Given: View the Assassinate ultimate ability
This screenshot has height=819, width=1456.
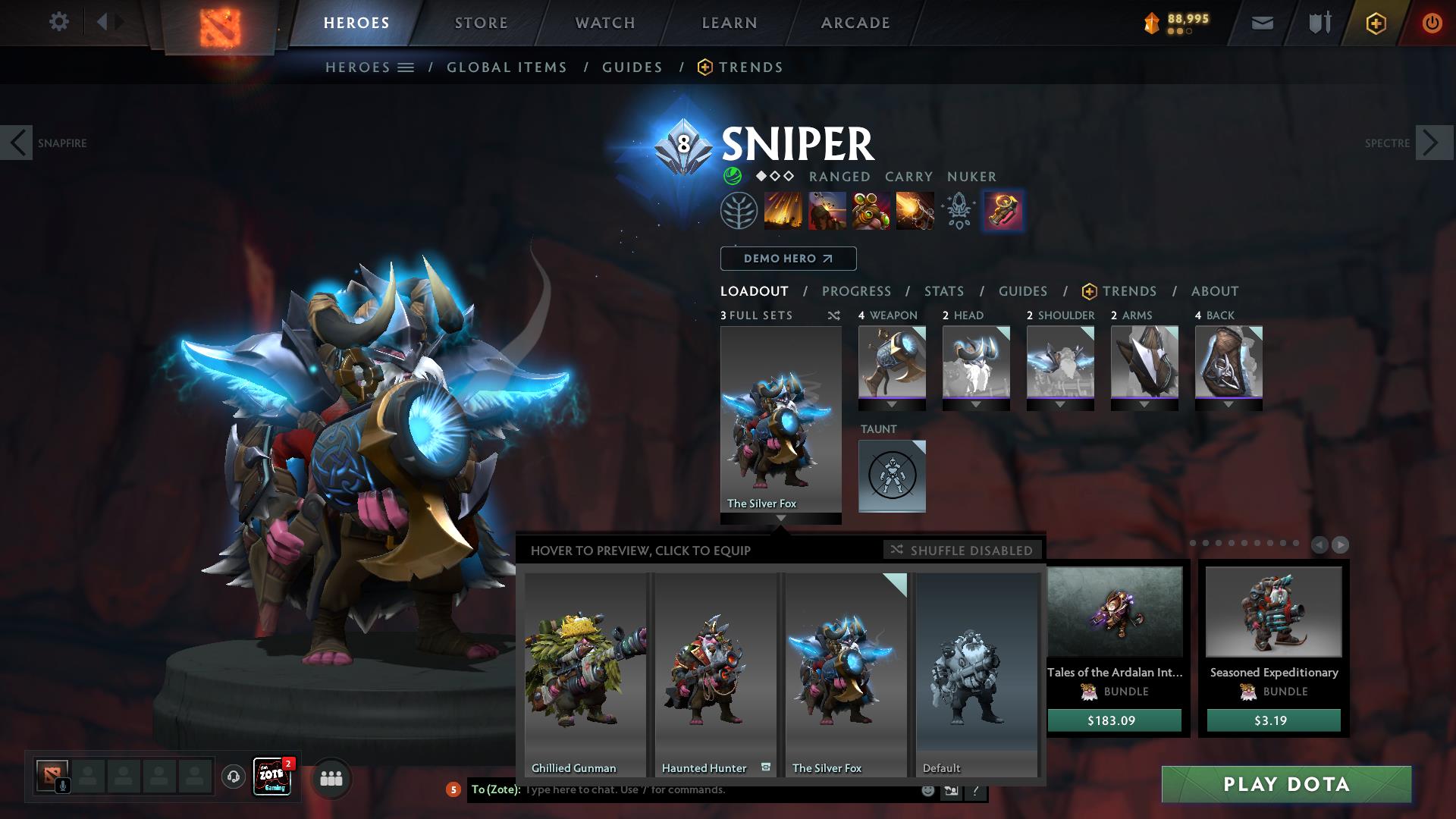Looking at the screenshot, I should click(914, 212).
